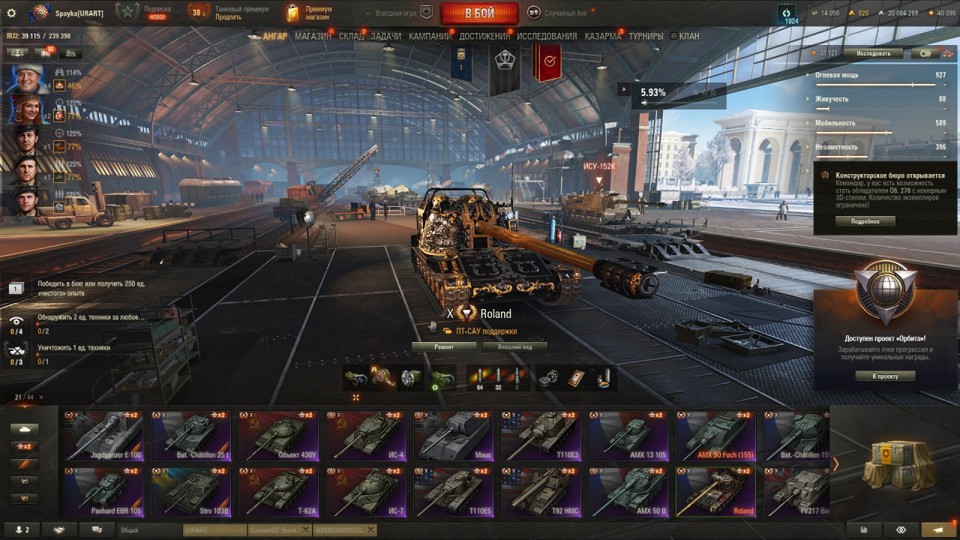Click the Исследовать button above tank stats

pos(872,53)
